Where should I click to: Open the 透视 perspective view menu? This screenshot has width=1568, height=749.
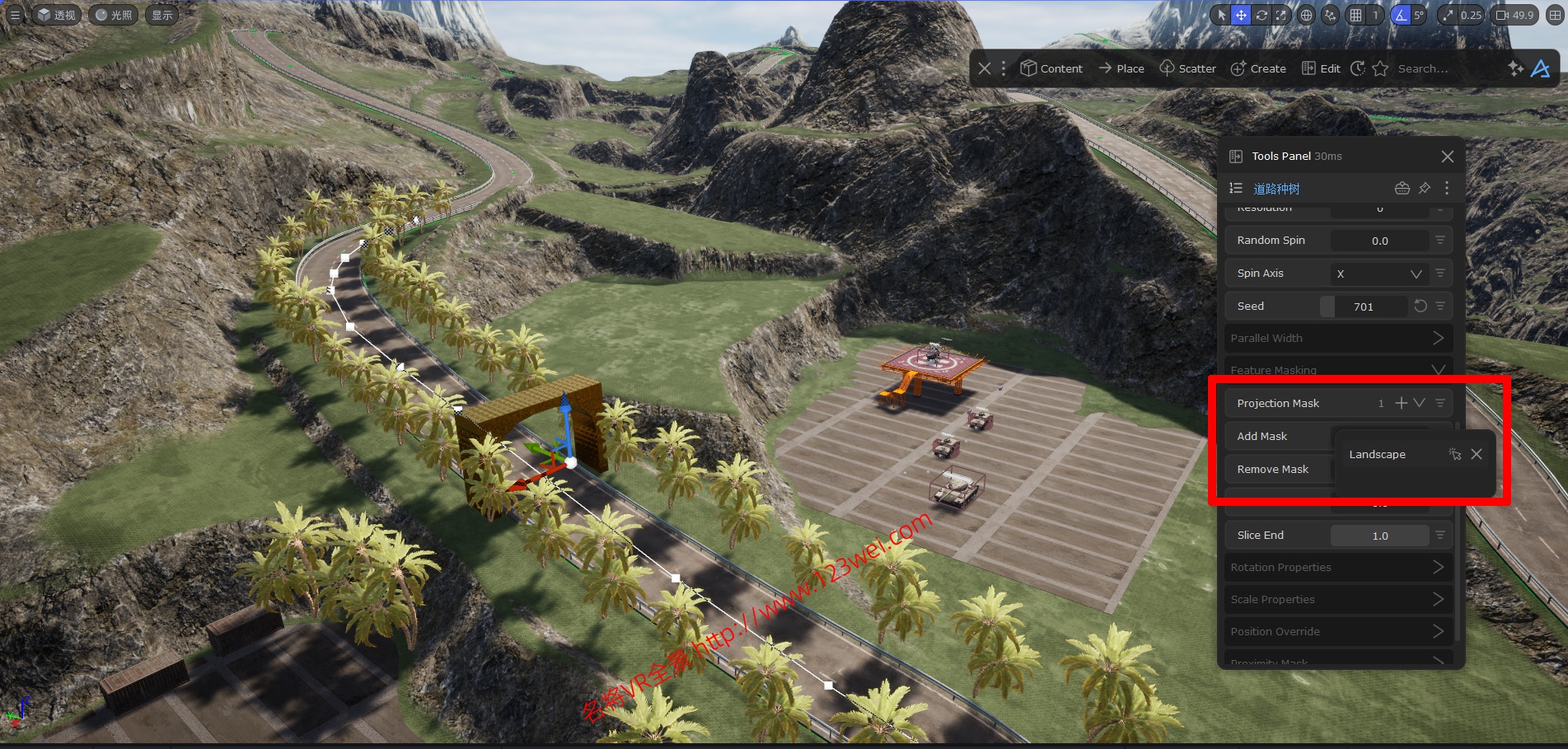tap(56, 15)
